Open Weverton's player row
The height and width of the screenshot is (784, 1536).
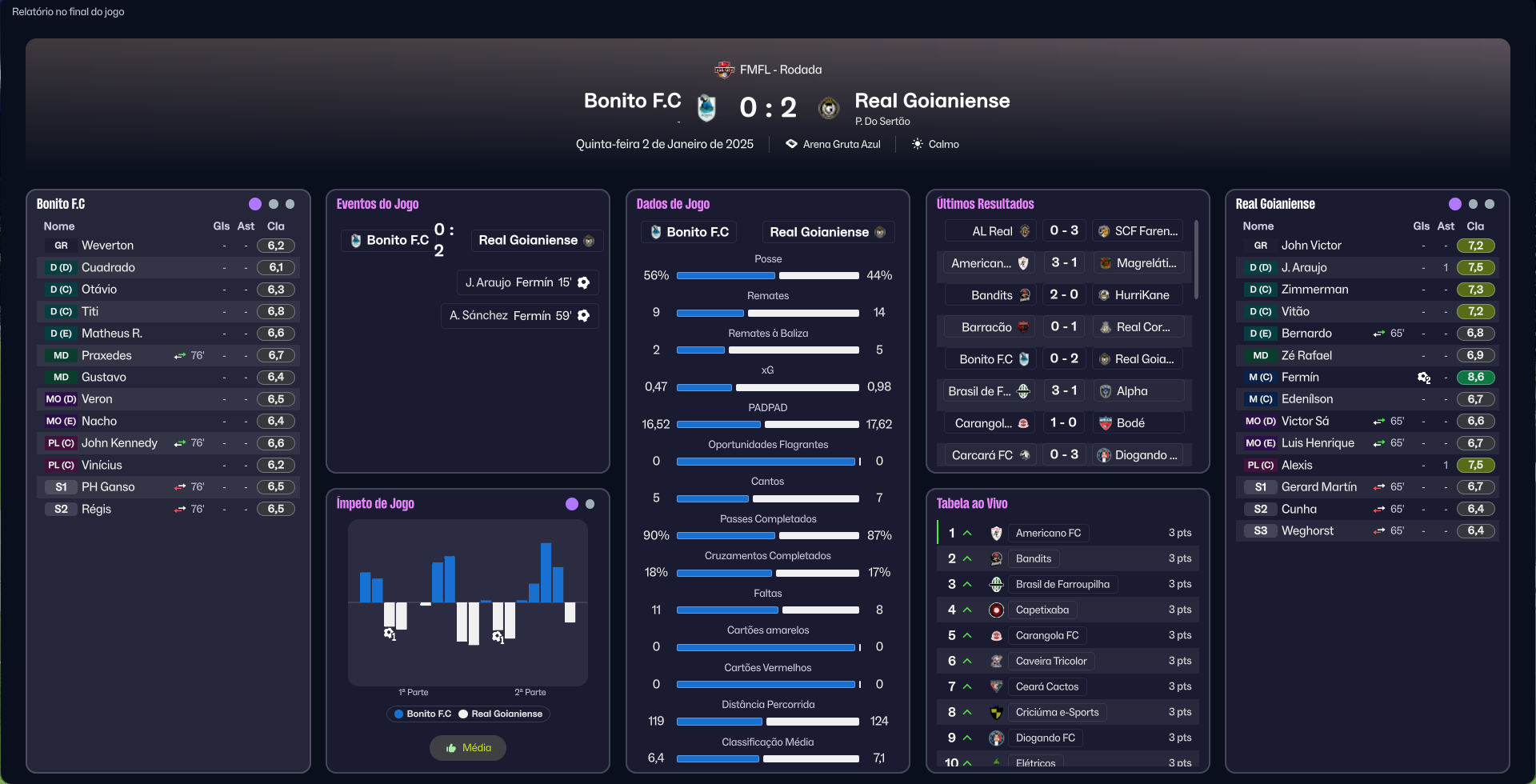pyautogui.click(x=107, y=246)
